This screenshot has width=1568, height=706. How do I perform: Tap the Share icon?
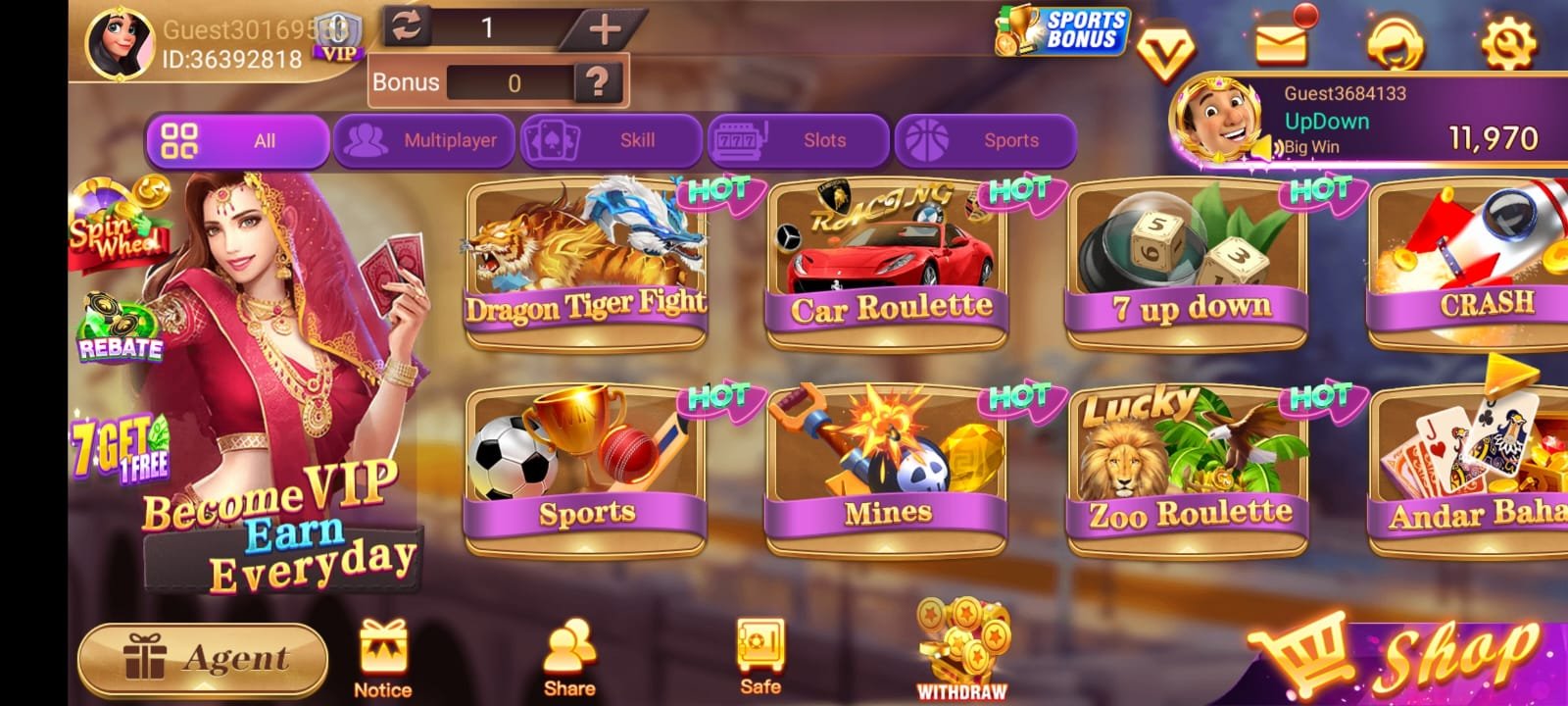(569, 659)
